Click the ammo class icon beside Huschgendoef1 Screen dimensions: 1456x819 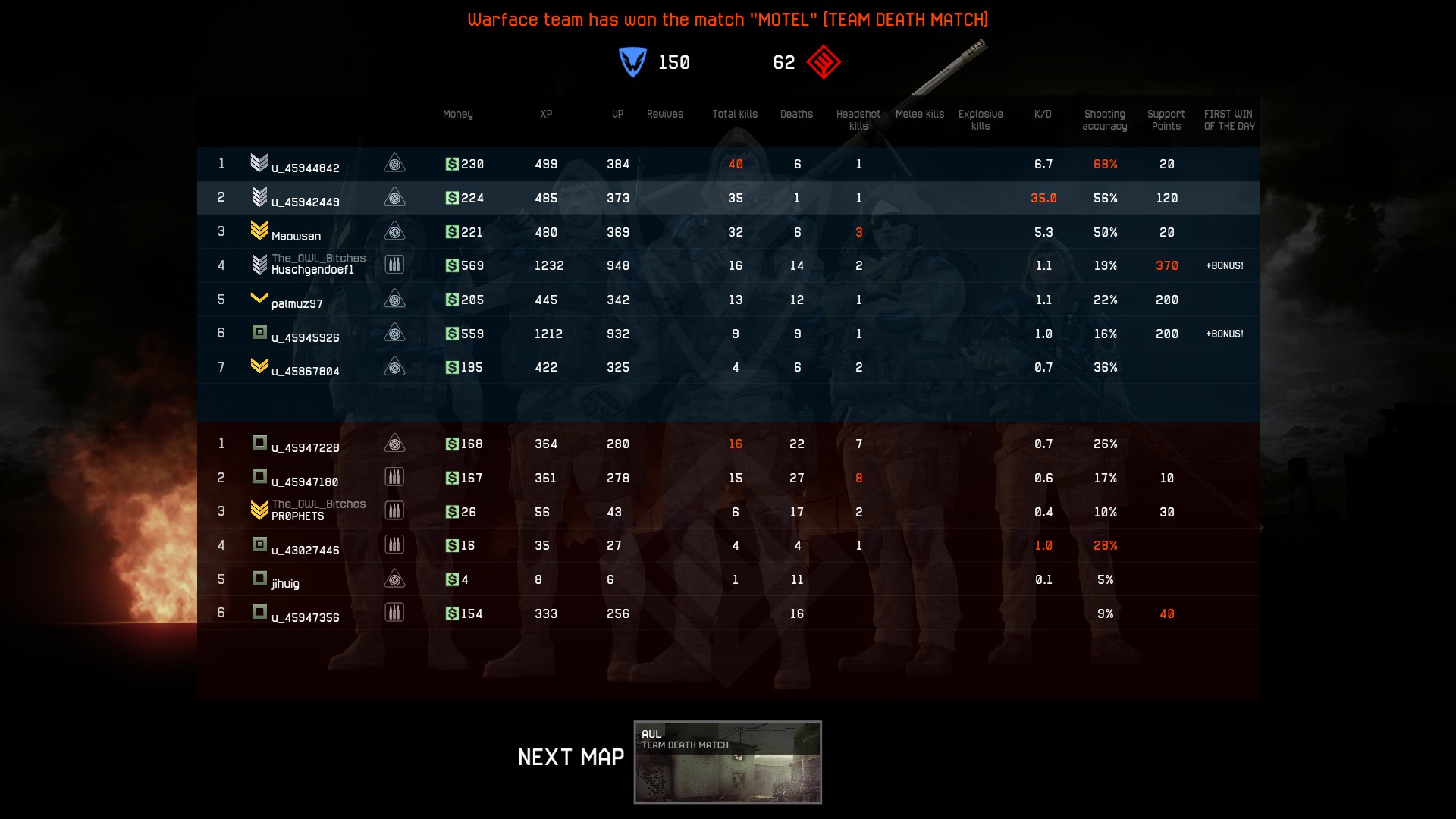[395, 264]
